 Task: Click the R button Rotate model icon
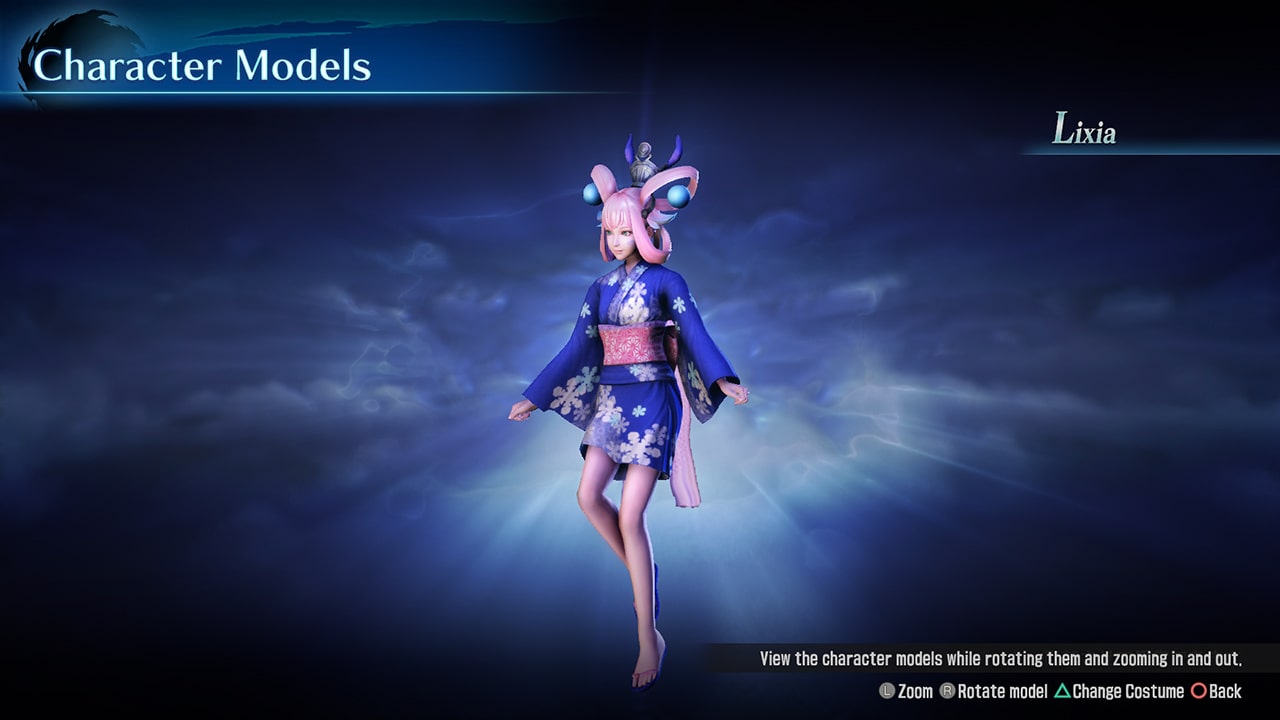[x=948, y=691]
